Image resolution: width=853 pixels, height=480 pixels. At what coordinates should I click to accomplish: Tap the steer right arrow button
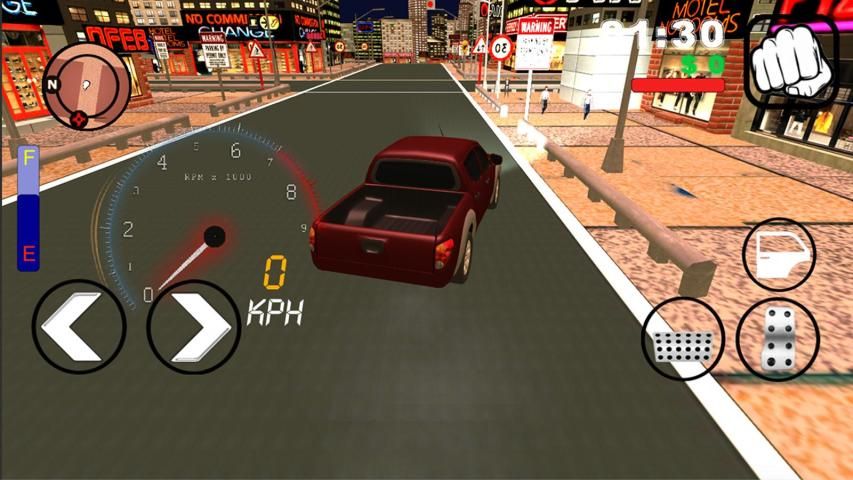tap(194, 326)
